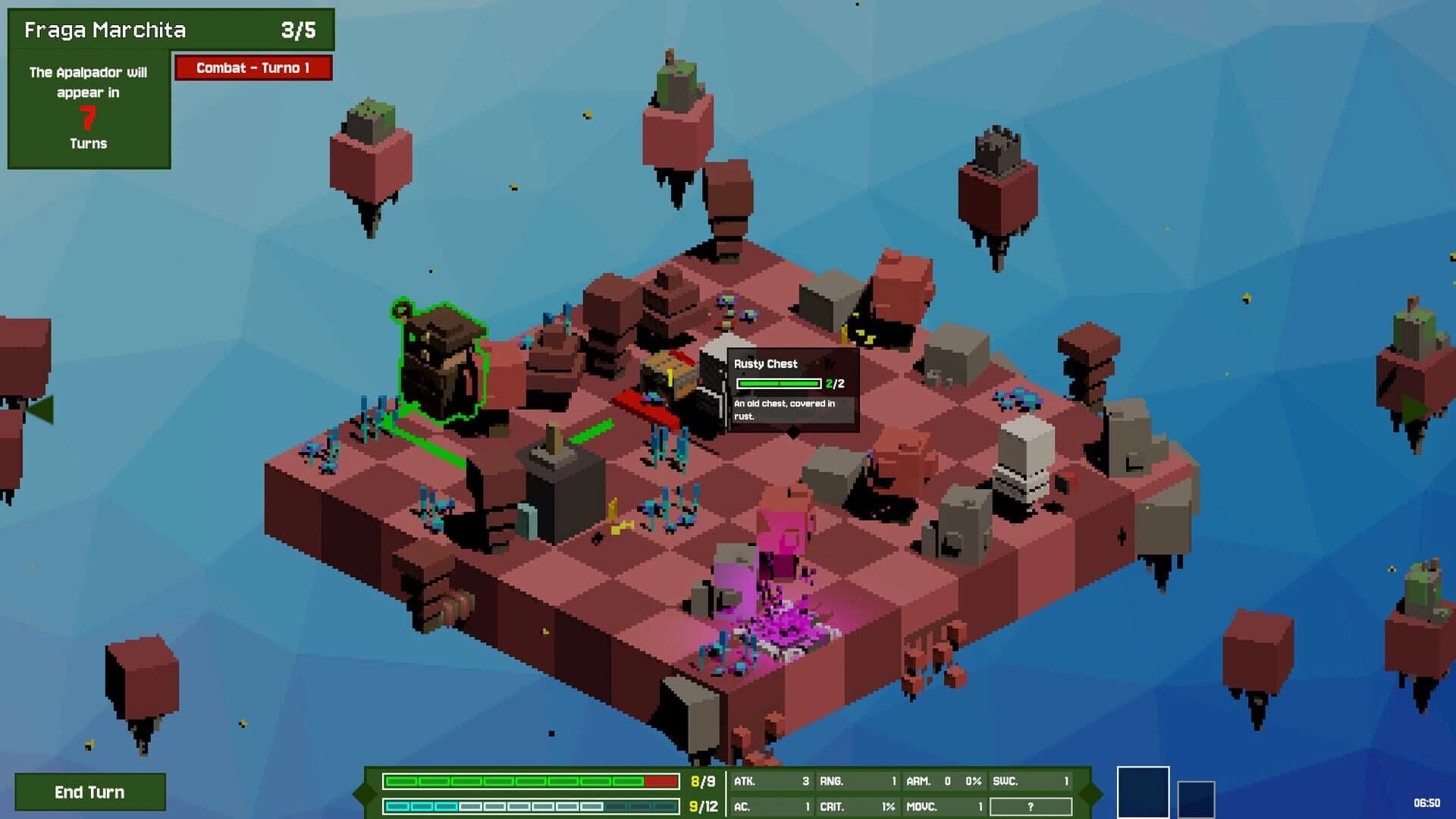Click the CRIT percentage stat
Image resolution: width=1456 pixels, height=819 pixels.
click(857, 806)
